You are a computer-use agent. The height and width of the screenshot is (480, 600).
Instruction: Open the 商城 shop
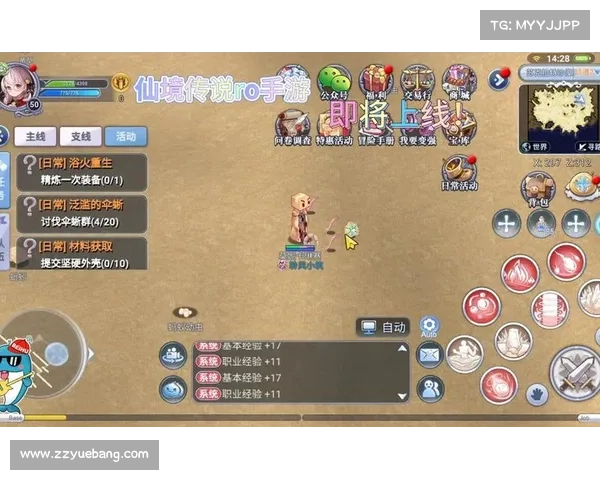458,83
